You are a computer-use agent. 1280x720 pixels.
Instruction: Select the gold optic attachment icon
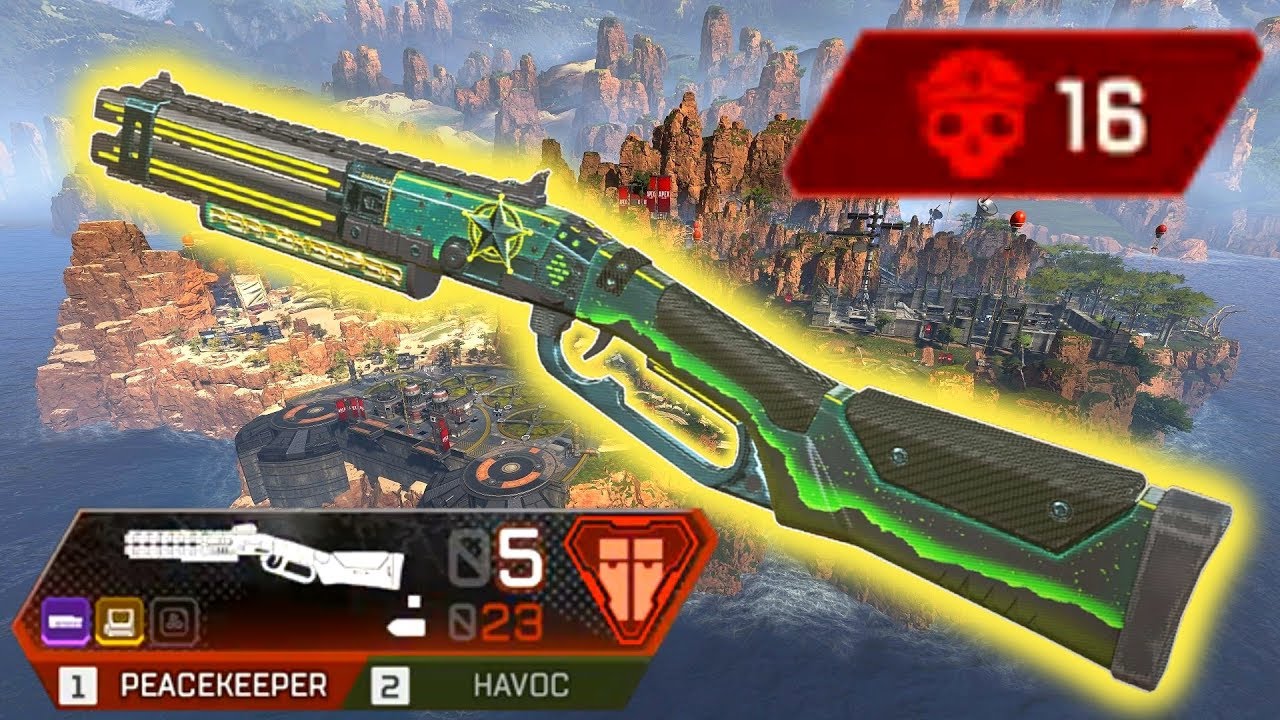click(120, 622)
